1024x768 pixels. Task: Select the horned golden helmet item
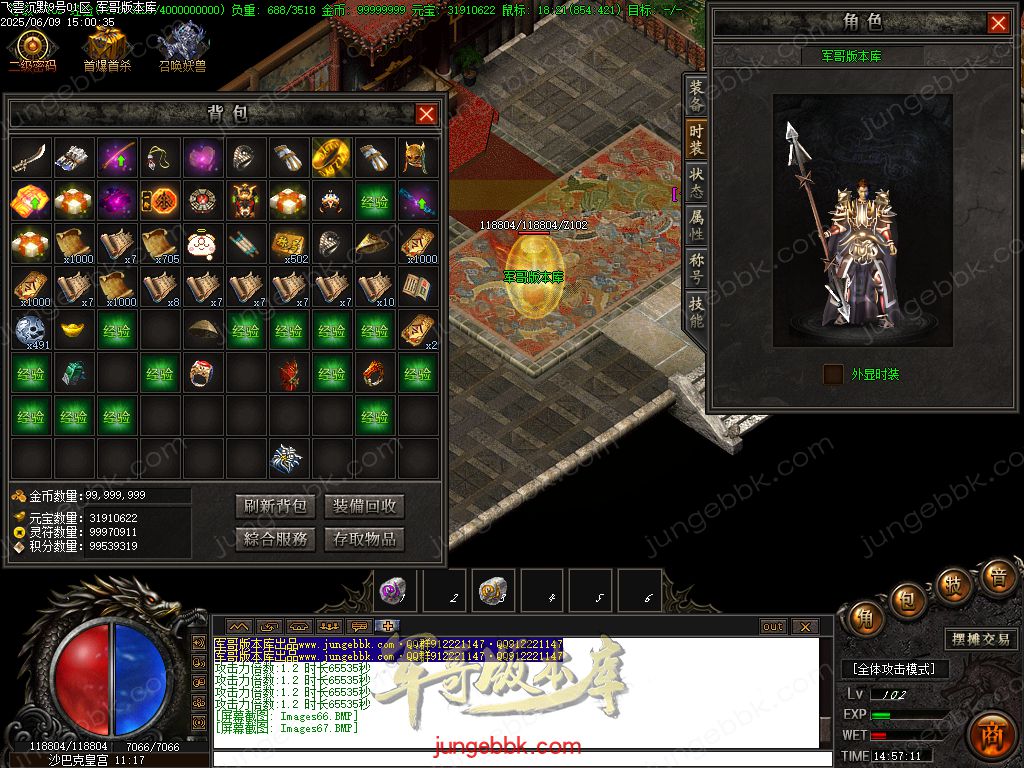click(x=417, y=157)
